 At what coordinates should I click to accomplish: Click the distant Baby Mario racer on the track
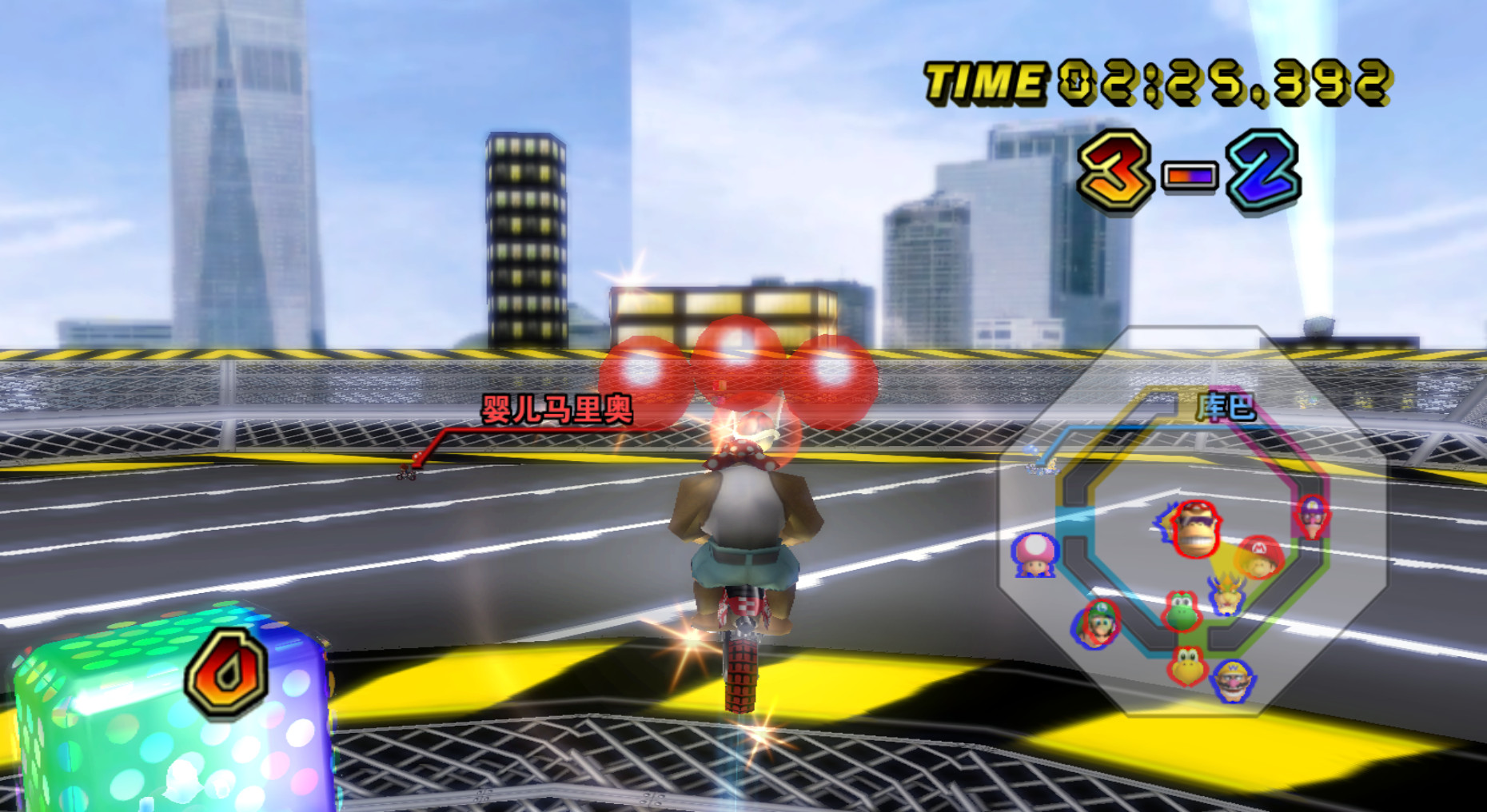pos(407,474)
